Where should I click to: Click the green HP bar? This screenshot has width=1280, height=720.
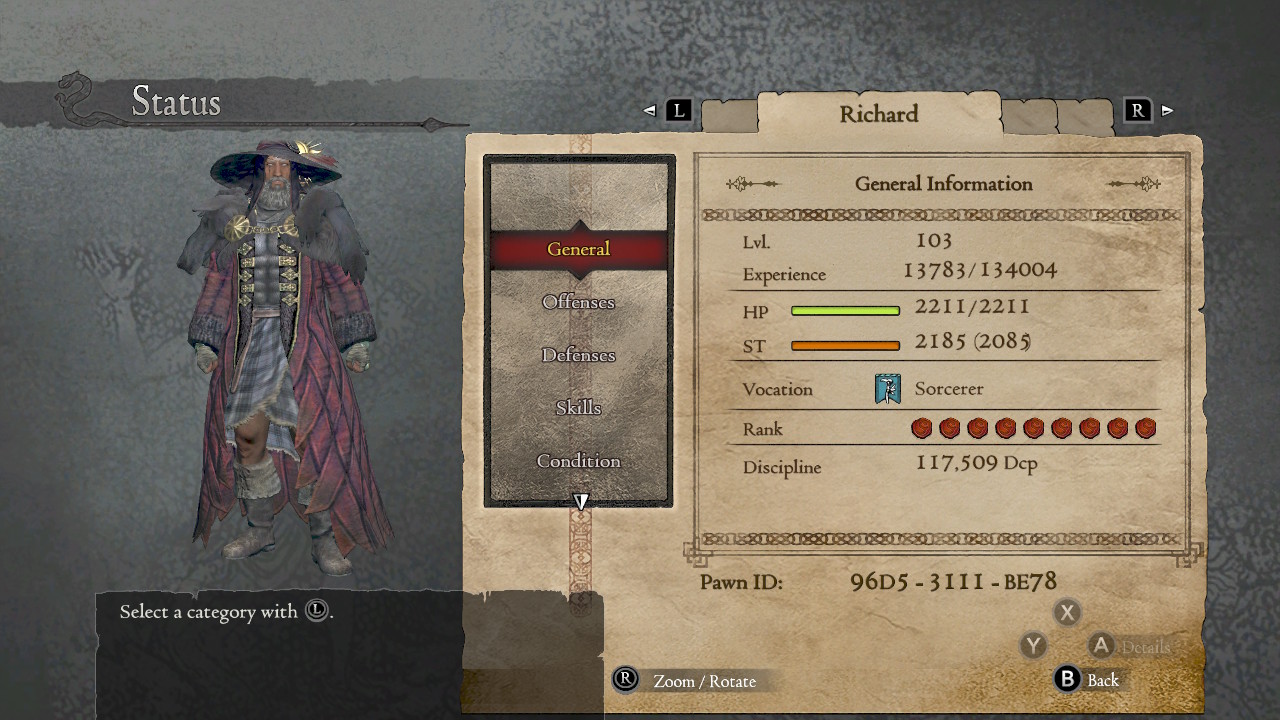click(845, 311)
